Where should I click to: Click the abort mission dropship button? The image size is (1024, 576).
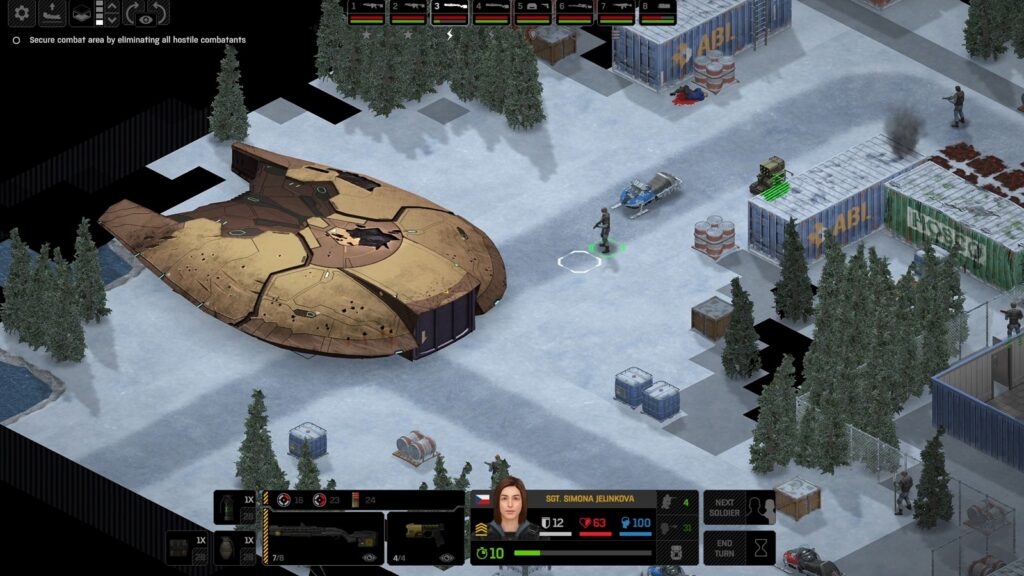tap(52, 13)
